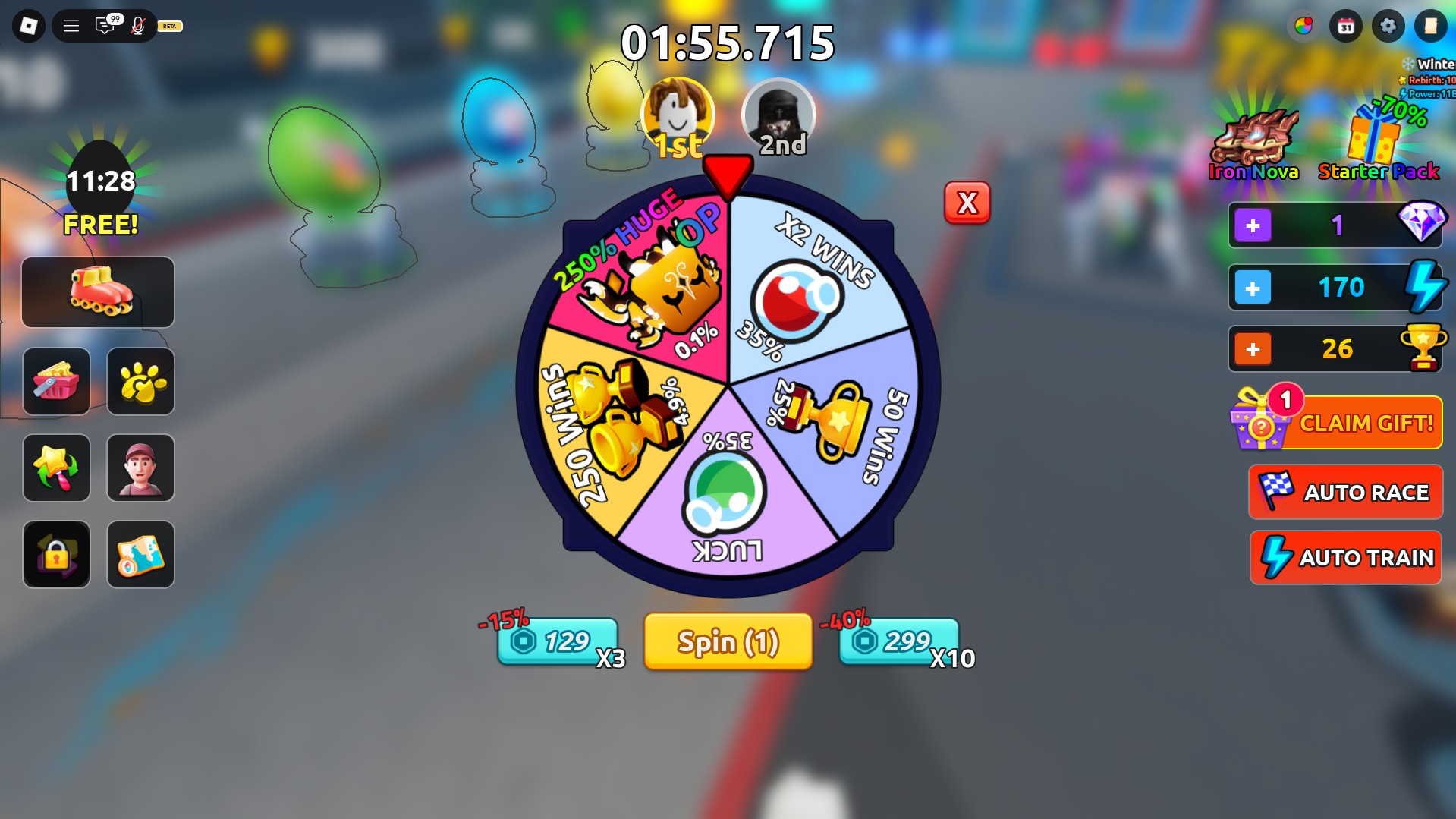This screenshot has width=1456, height=819.
Task: Close the spin wheel popup
Action: coord(967,203)
